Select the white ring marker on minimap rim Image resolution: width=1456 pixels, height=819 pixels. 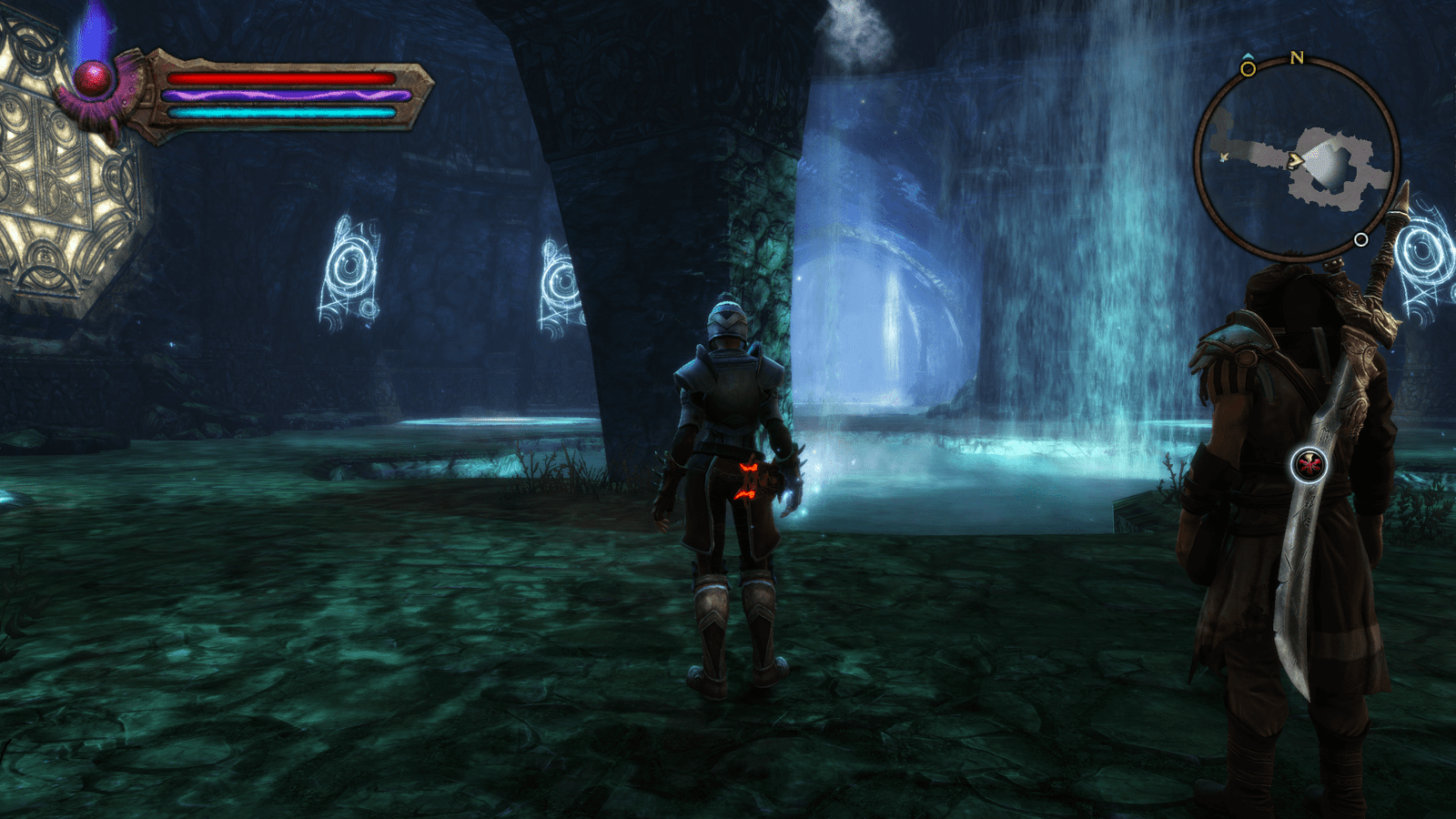coord(1360,240)
